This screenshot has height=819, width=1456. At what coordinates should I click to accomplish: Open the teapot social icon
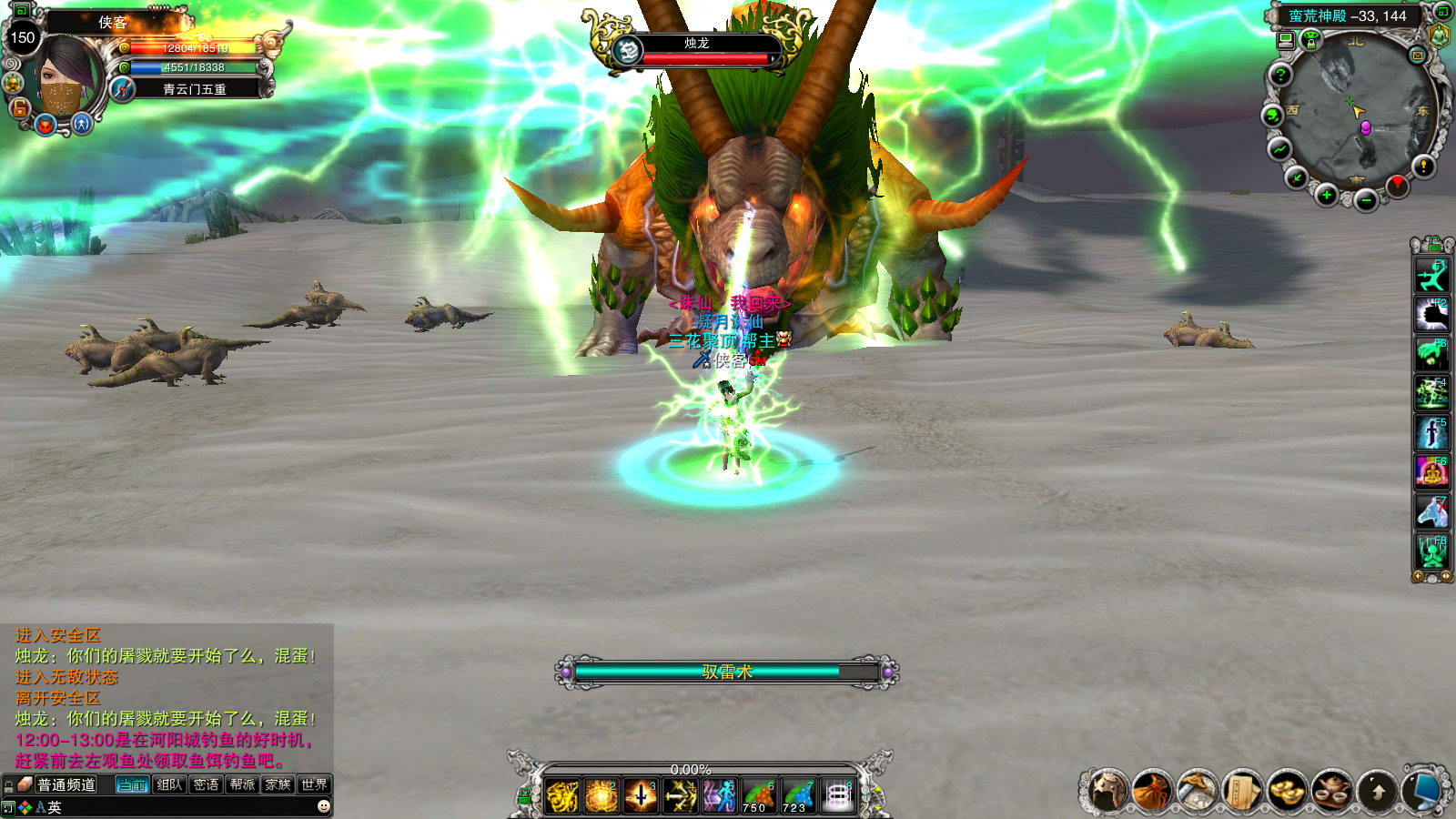point(1331,791)
